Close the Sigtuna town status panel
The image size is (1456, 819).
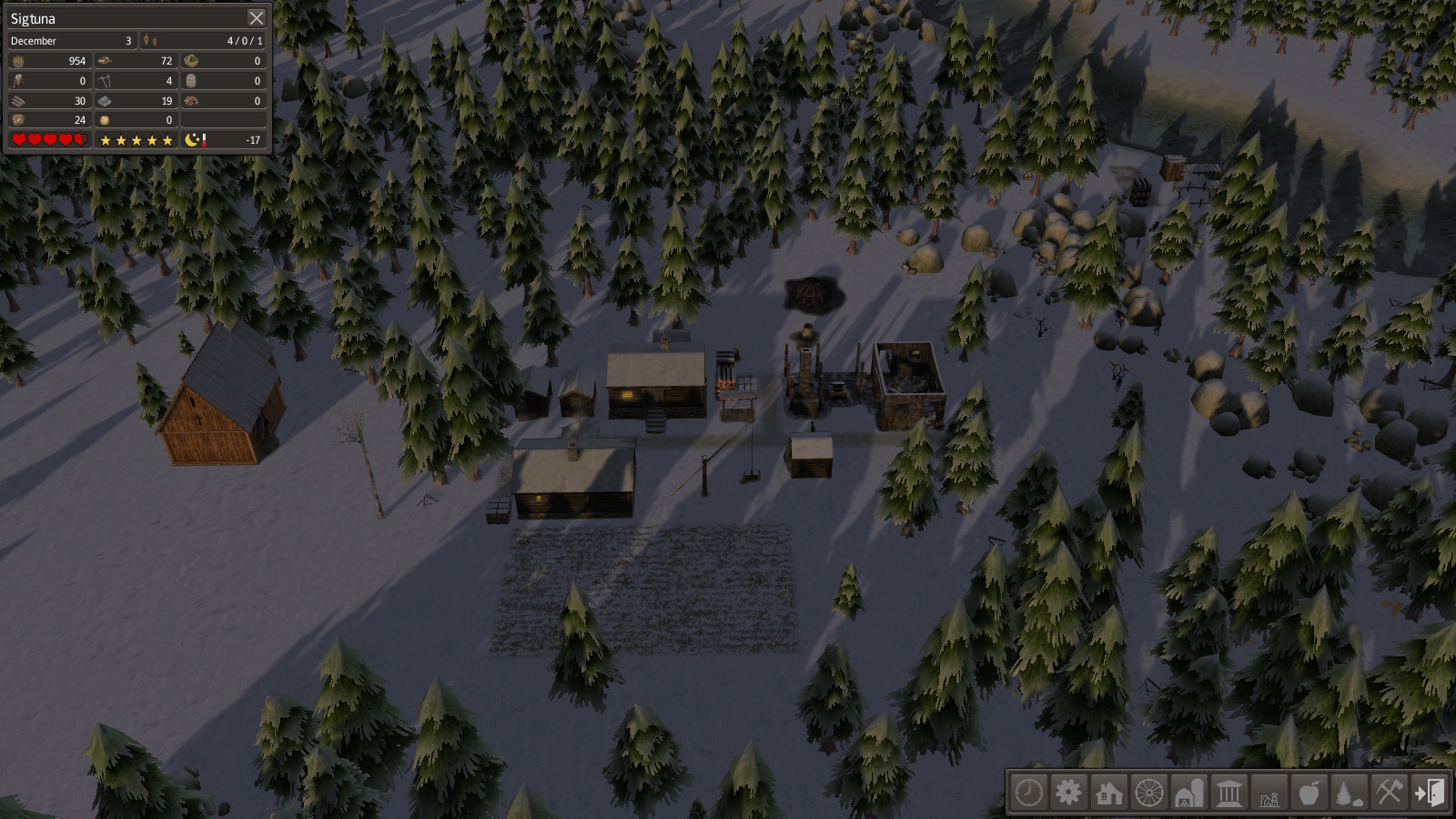click(x=257, y=18)
